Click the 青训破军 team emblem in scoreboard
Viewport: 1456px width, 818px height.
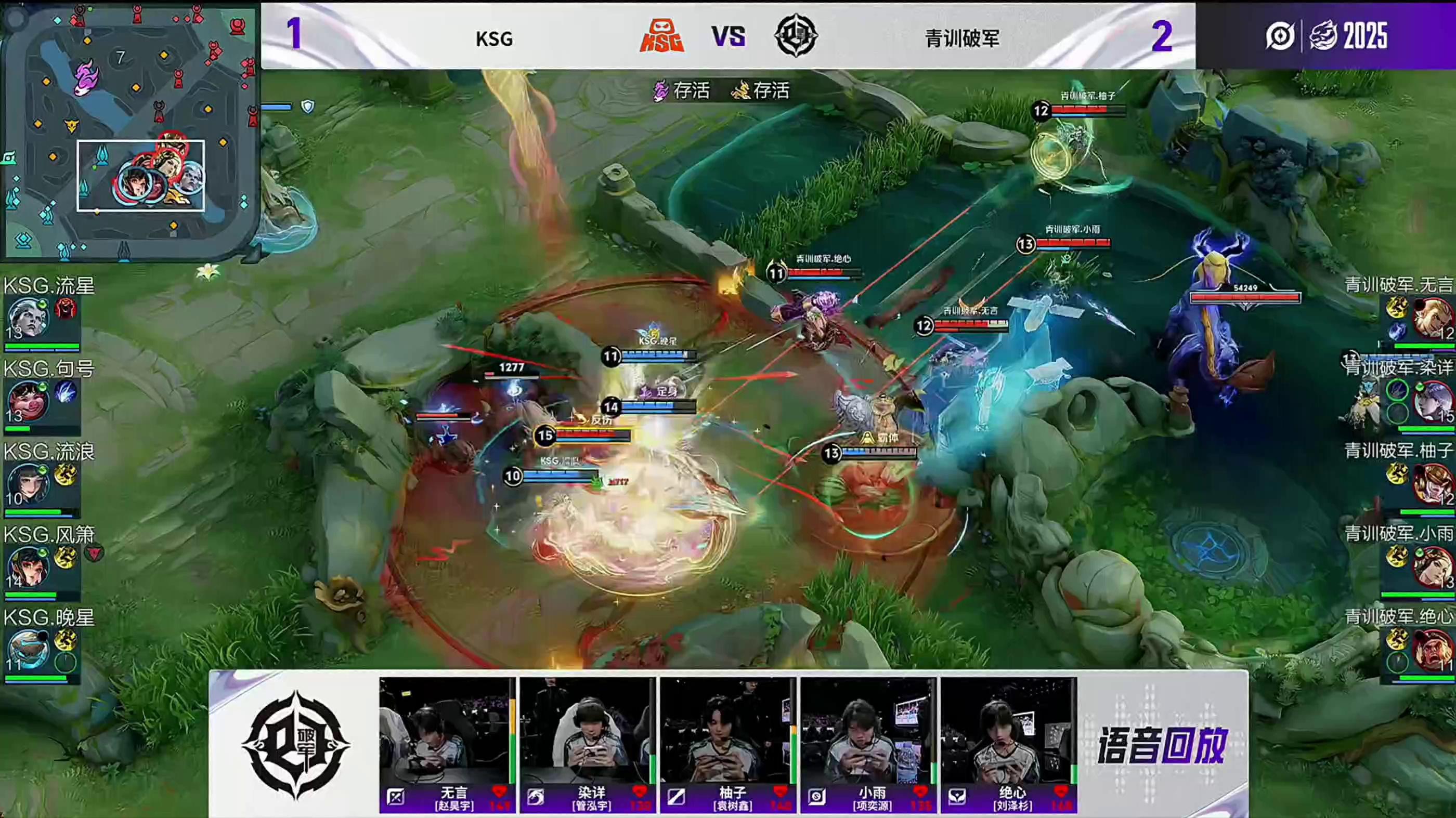795,36
